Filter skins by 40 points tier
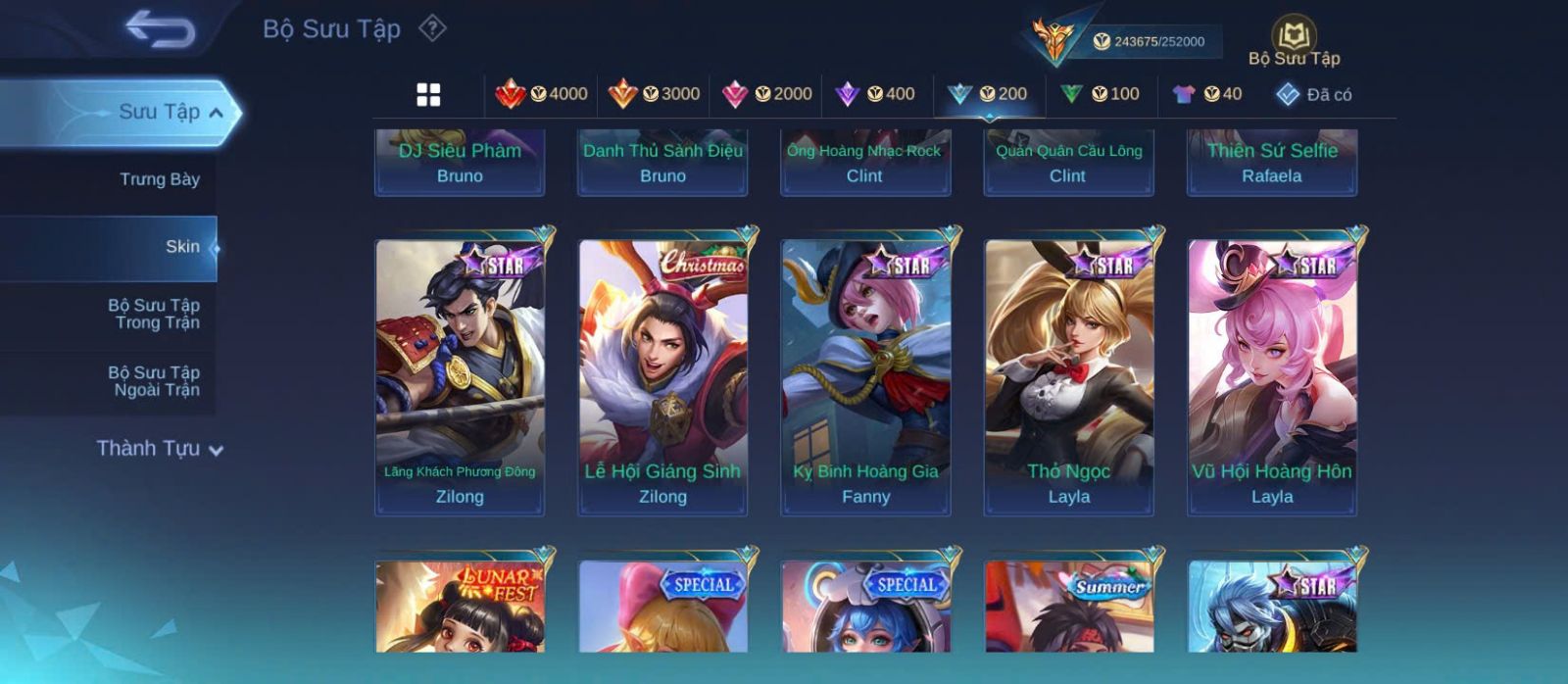 (1208, 94)
